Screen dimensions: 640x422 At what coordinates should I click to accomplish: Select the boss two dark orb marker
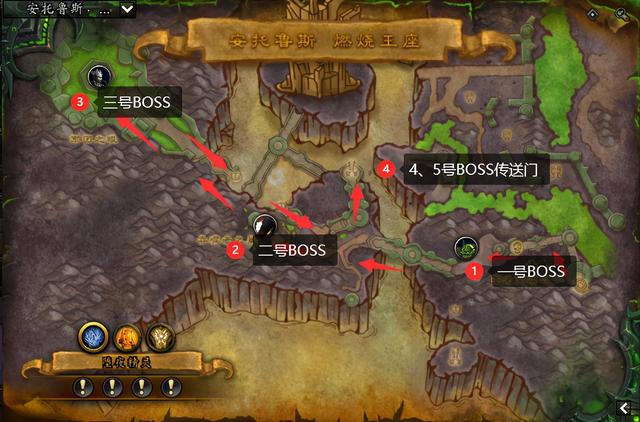point(264,226)
